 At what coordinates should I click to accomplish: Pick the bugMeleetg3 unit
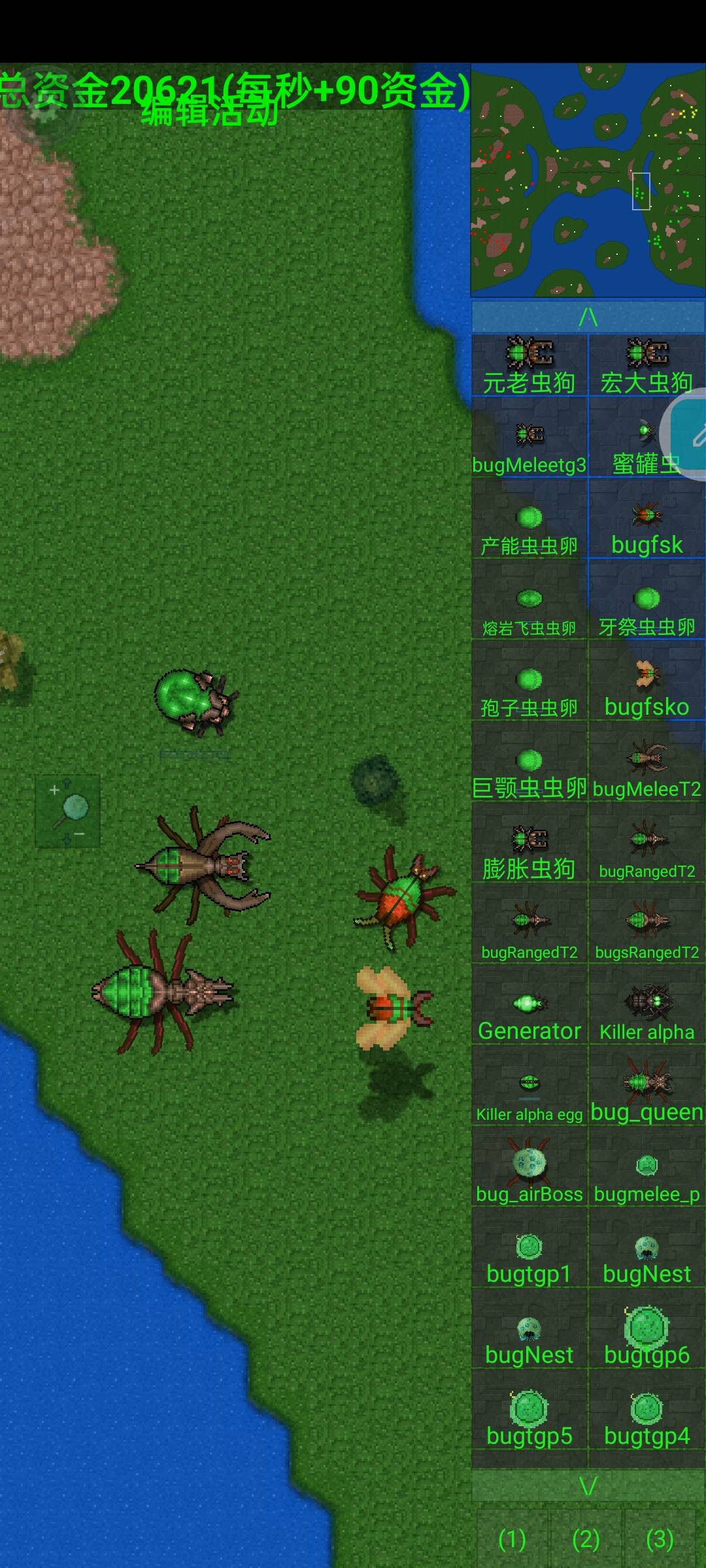[529, 445]
